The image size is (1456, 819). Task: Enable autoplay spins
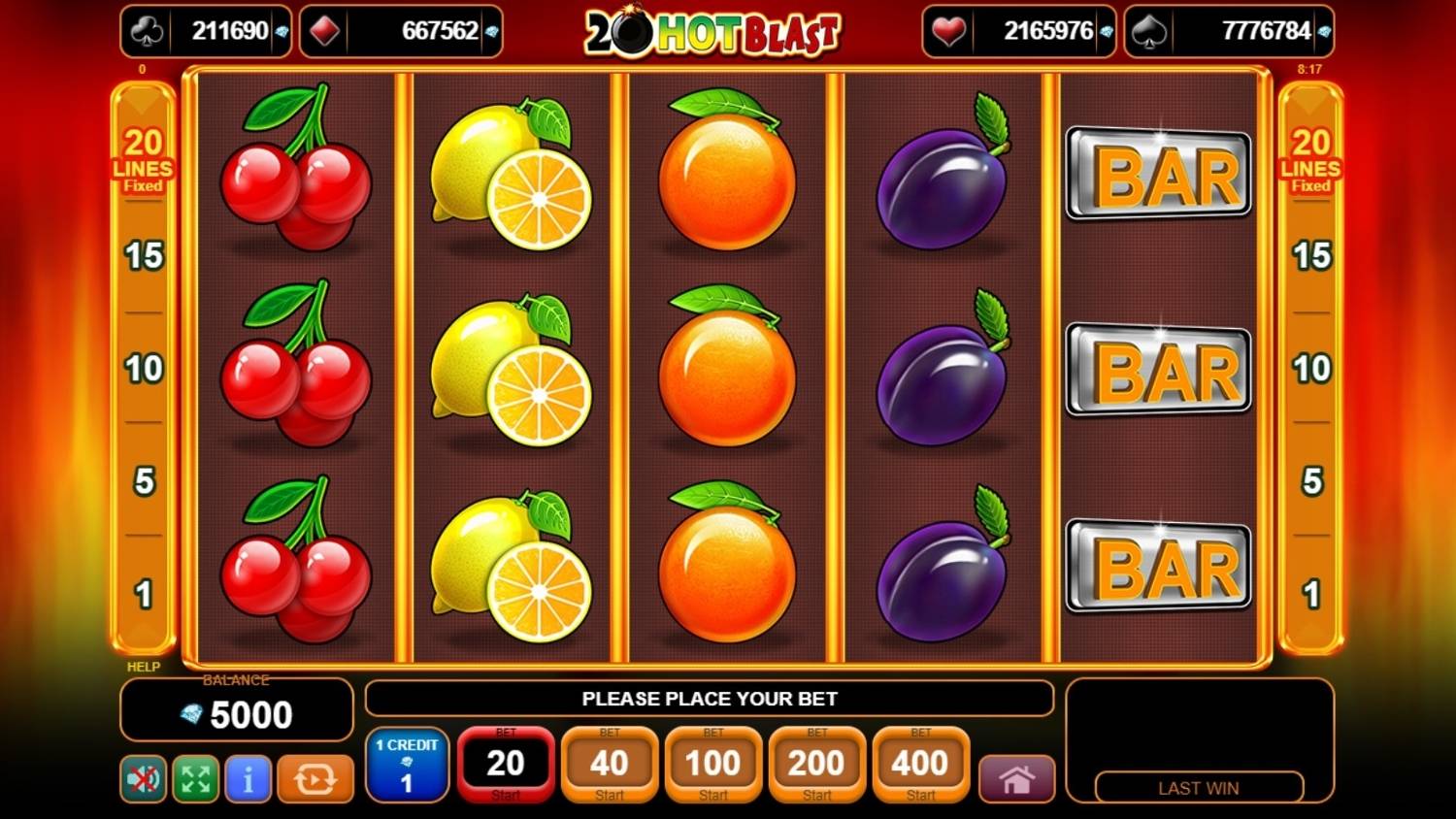(x=314, y=777)
